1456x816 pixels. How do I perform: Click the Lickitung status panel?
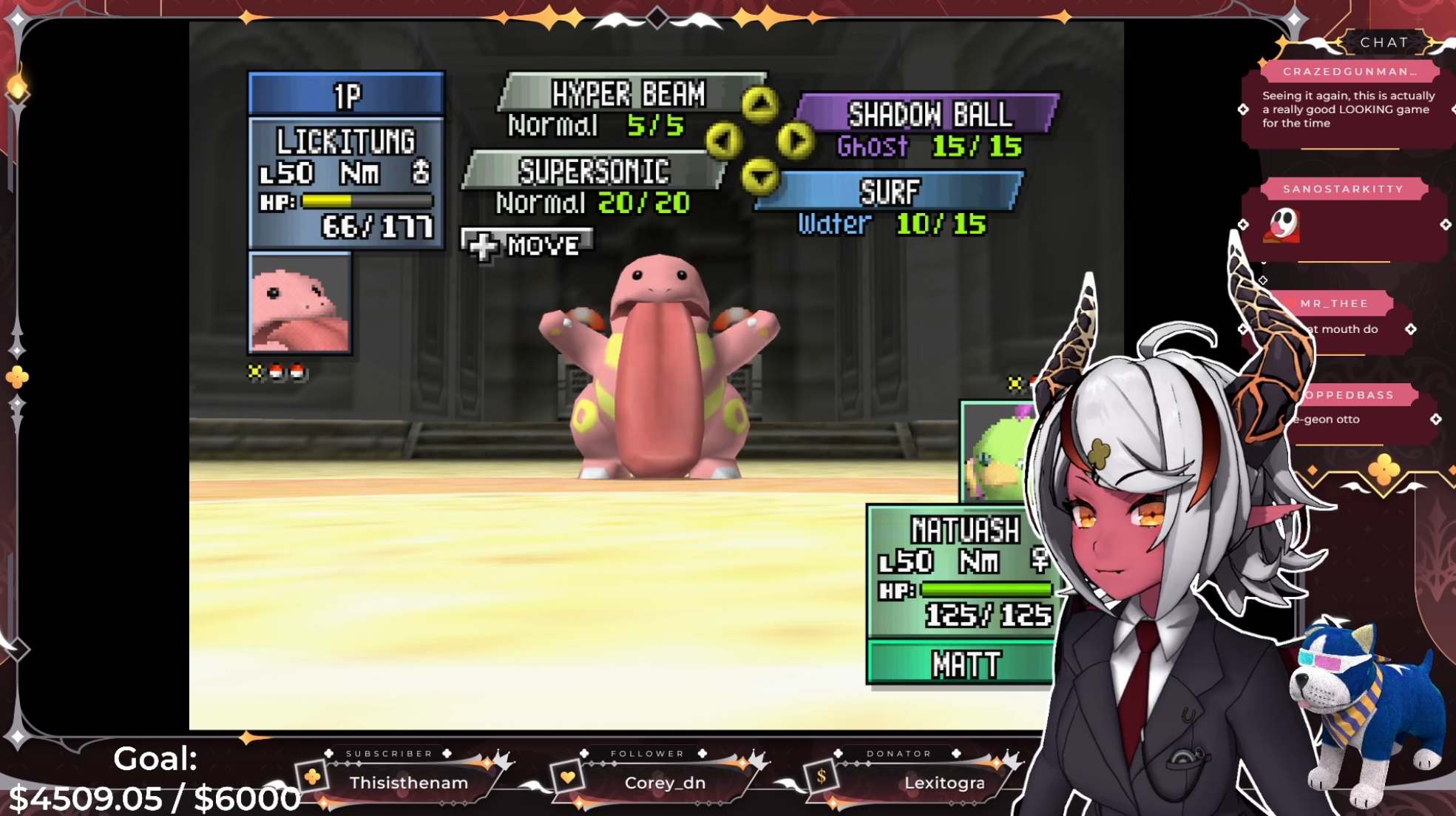(x=346, y=181)
